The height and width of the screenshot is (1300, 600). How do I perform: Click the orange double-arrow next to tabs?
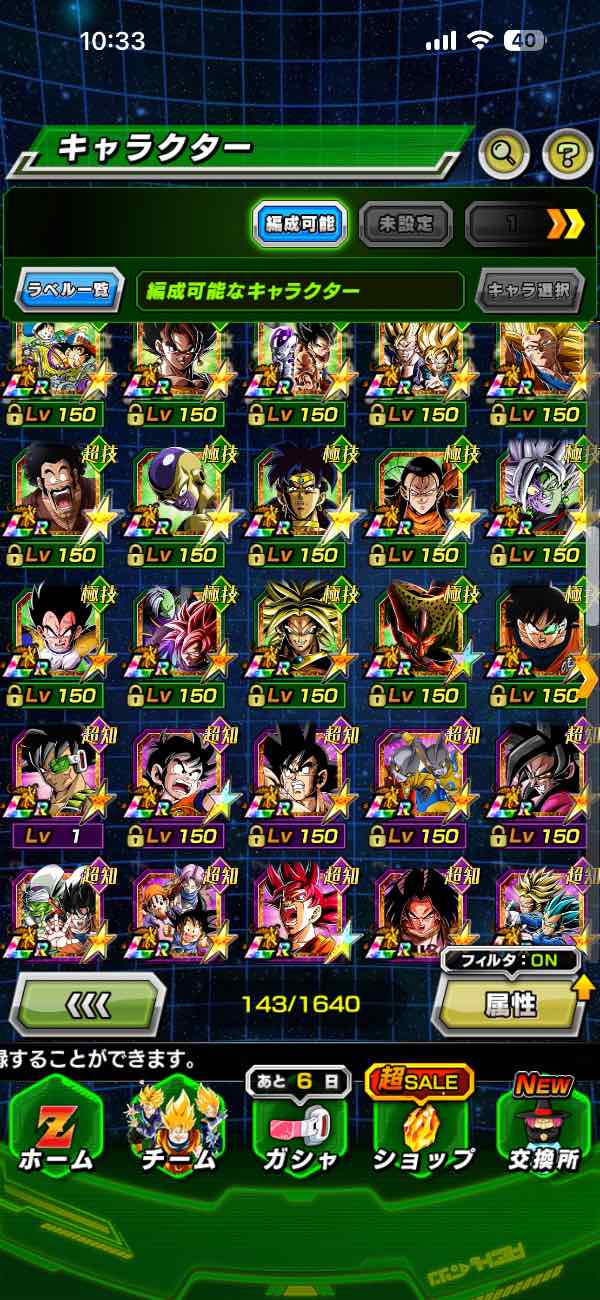coord(565,224)
